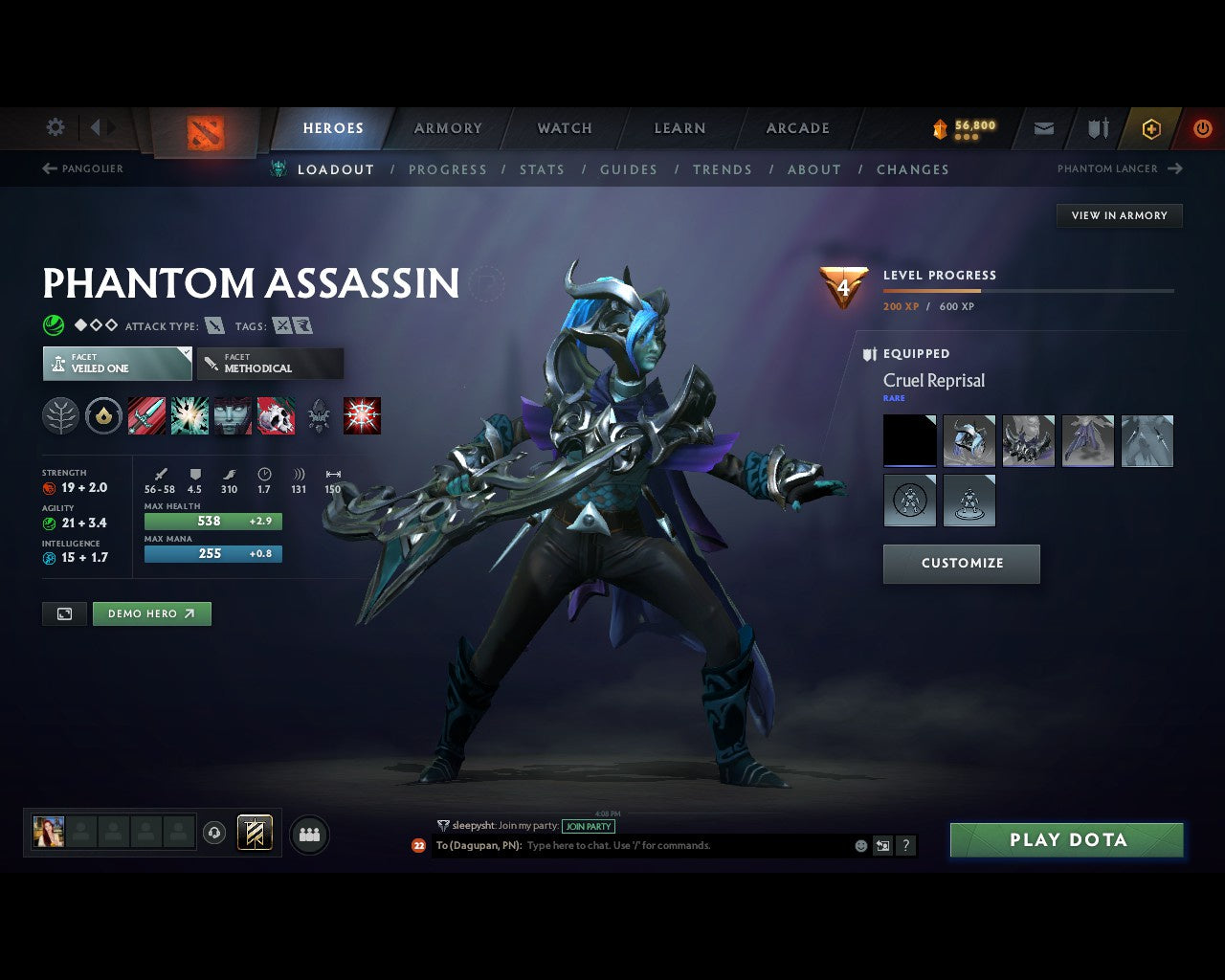1225x980 pixels.
Task: Open the Blur ability icon
Action: tap(233, 415)
